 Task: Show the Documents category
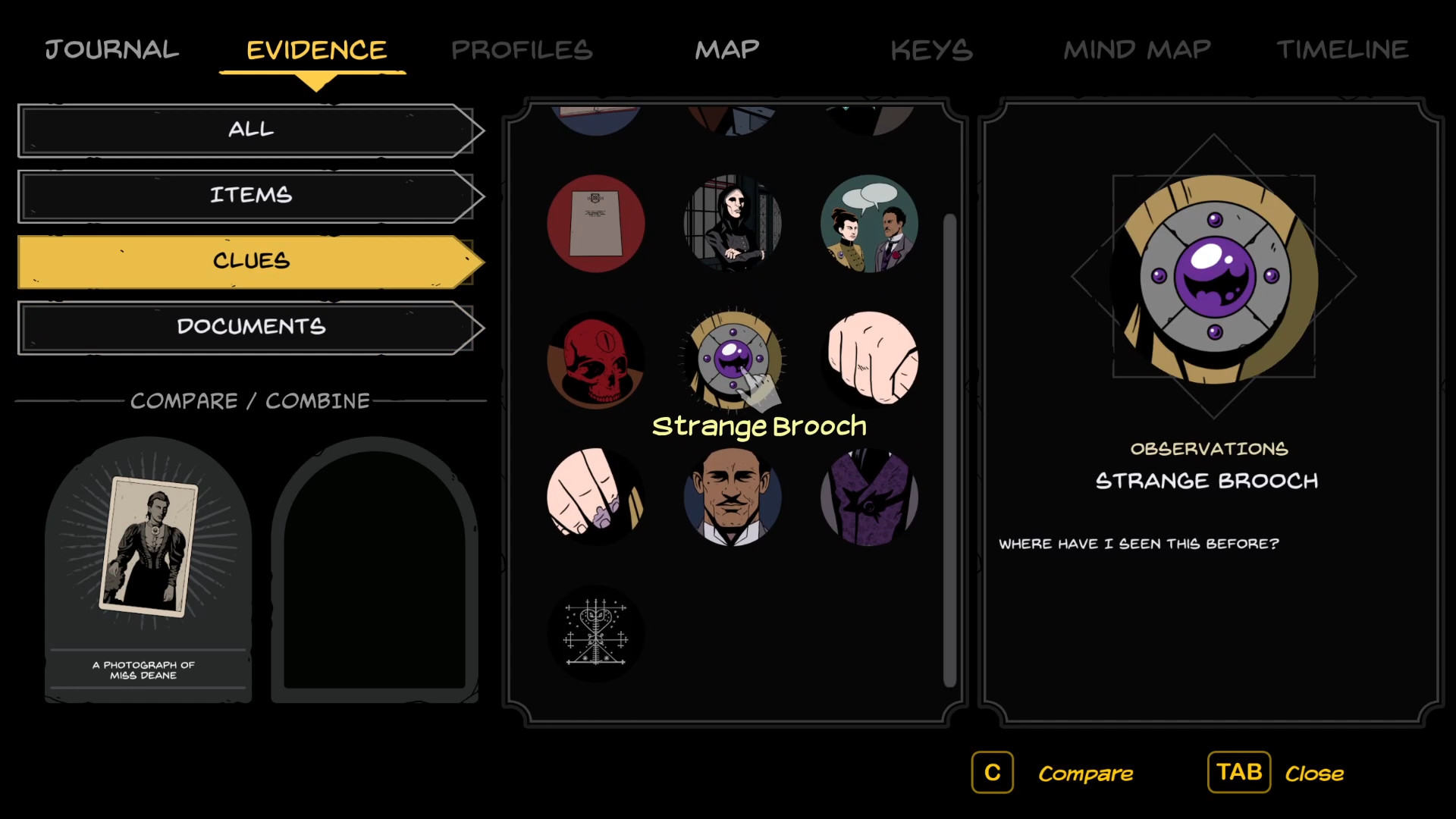pyautogui.click(x=250, y=327)
